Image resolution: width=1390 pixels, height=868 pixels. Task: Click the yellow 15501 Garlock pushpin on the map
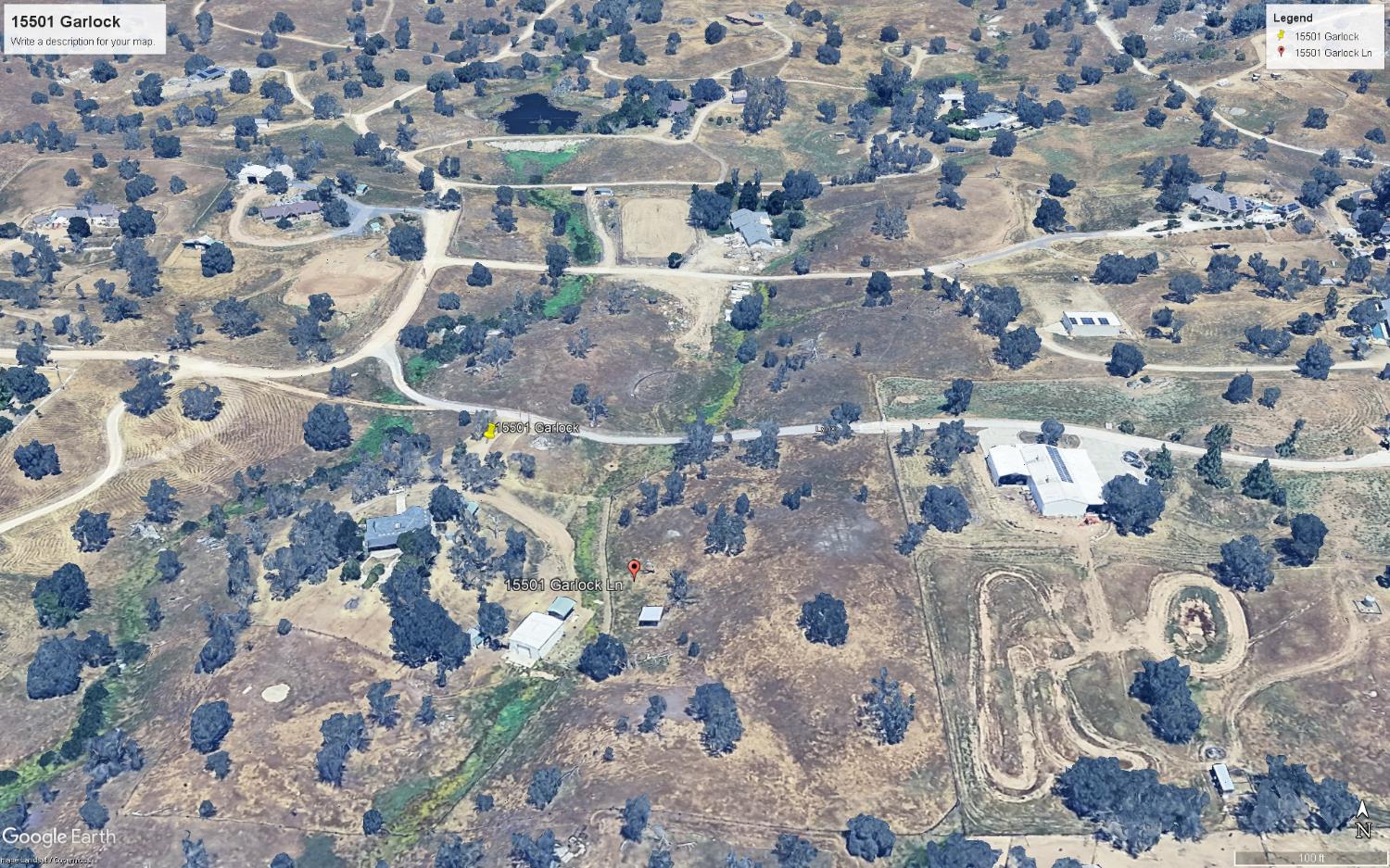pyautogui.click(x=488, y=431)
